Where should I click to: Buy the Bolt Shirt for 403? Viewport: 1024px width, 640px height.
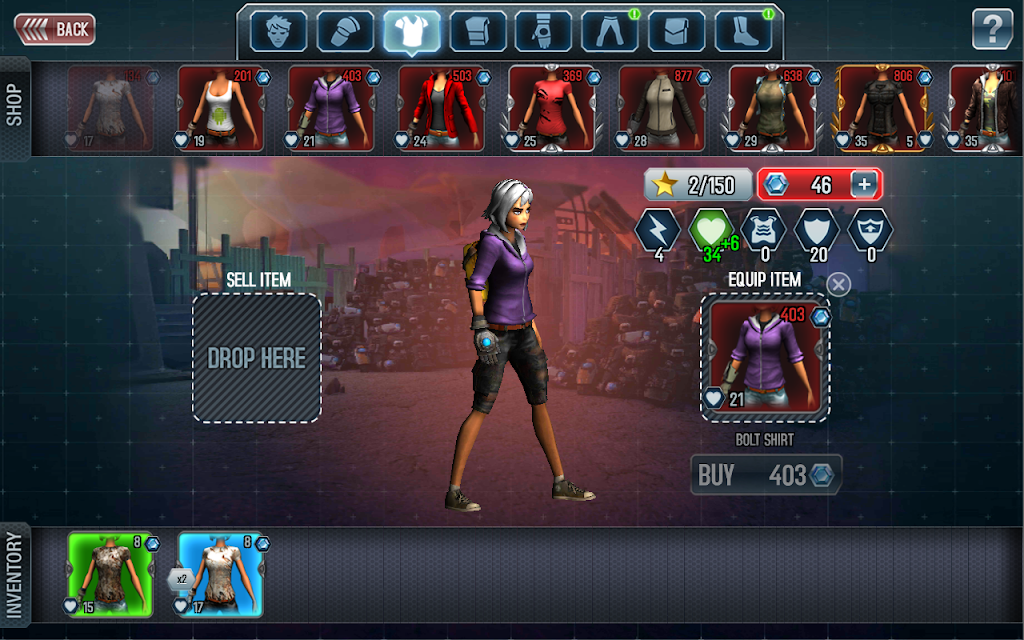coord(766,475)
